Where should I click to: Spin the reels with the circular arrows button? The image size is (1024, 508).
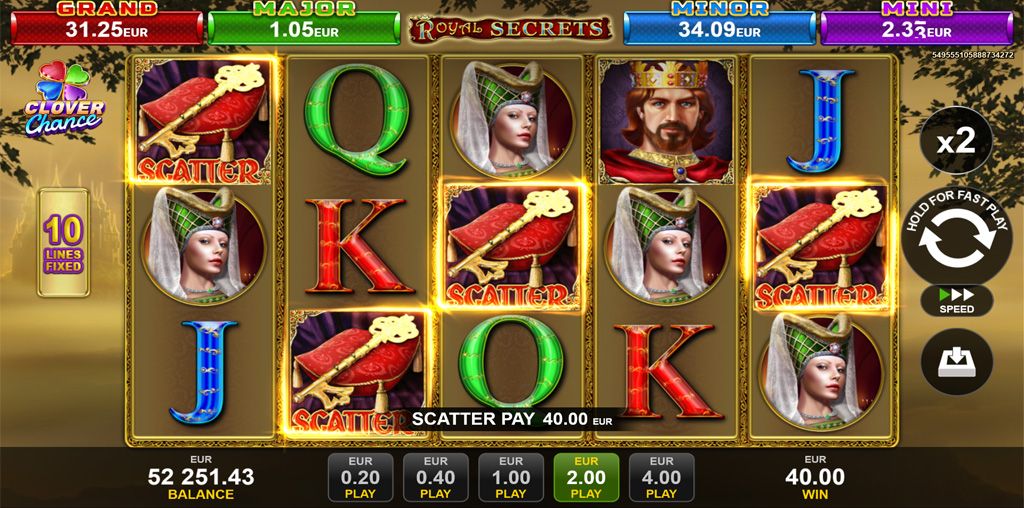(956, 240)
